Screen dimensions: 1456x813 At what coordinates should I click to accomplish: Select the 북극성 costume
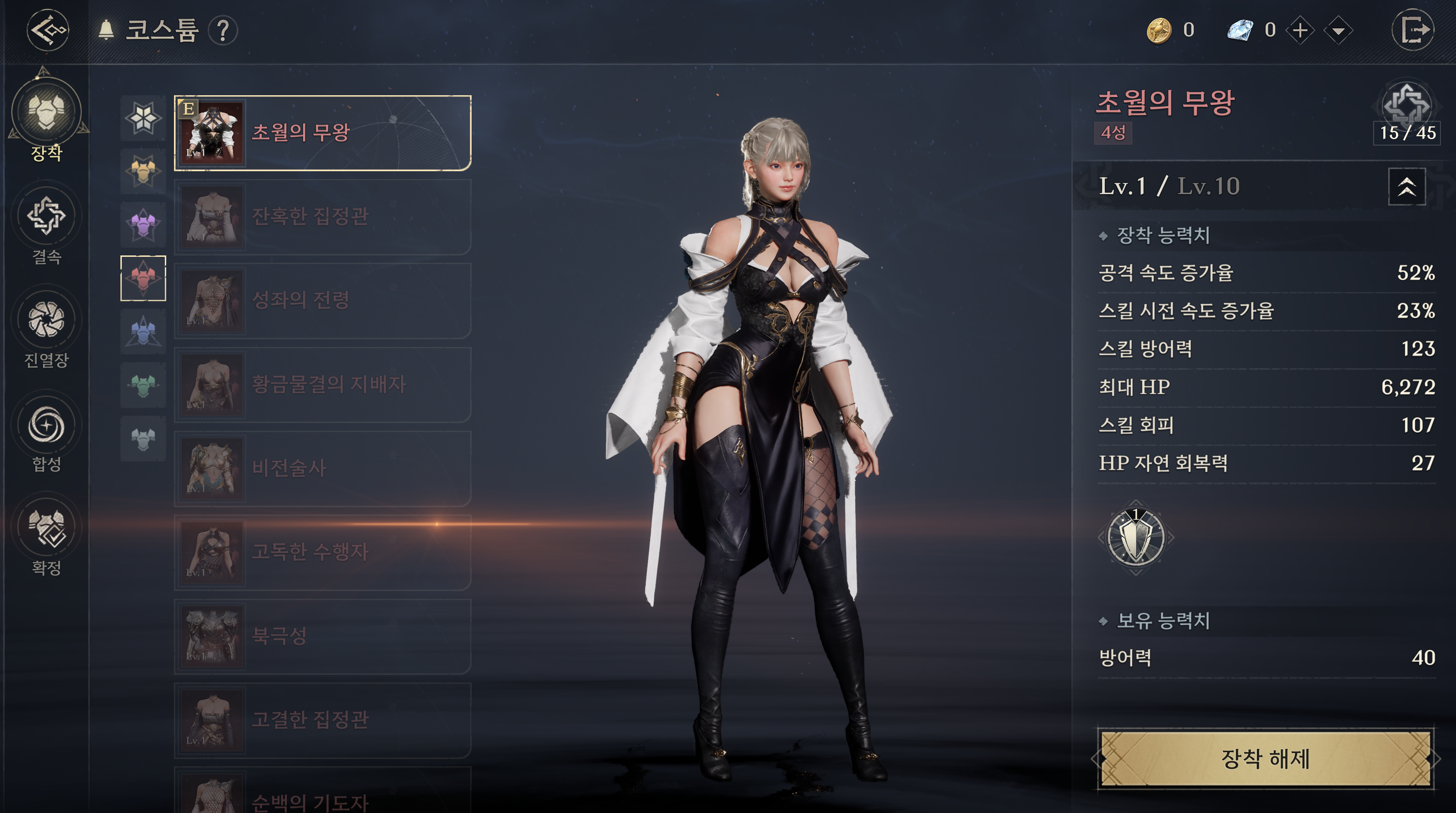[x=322, y=636]
